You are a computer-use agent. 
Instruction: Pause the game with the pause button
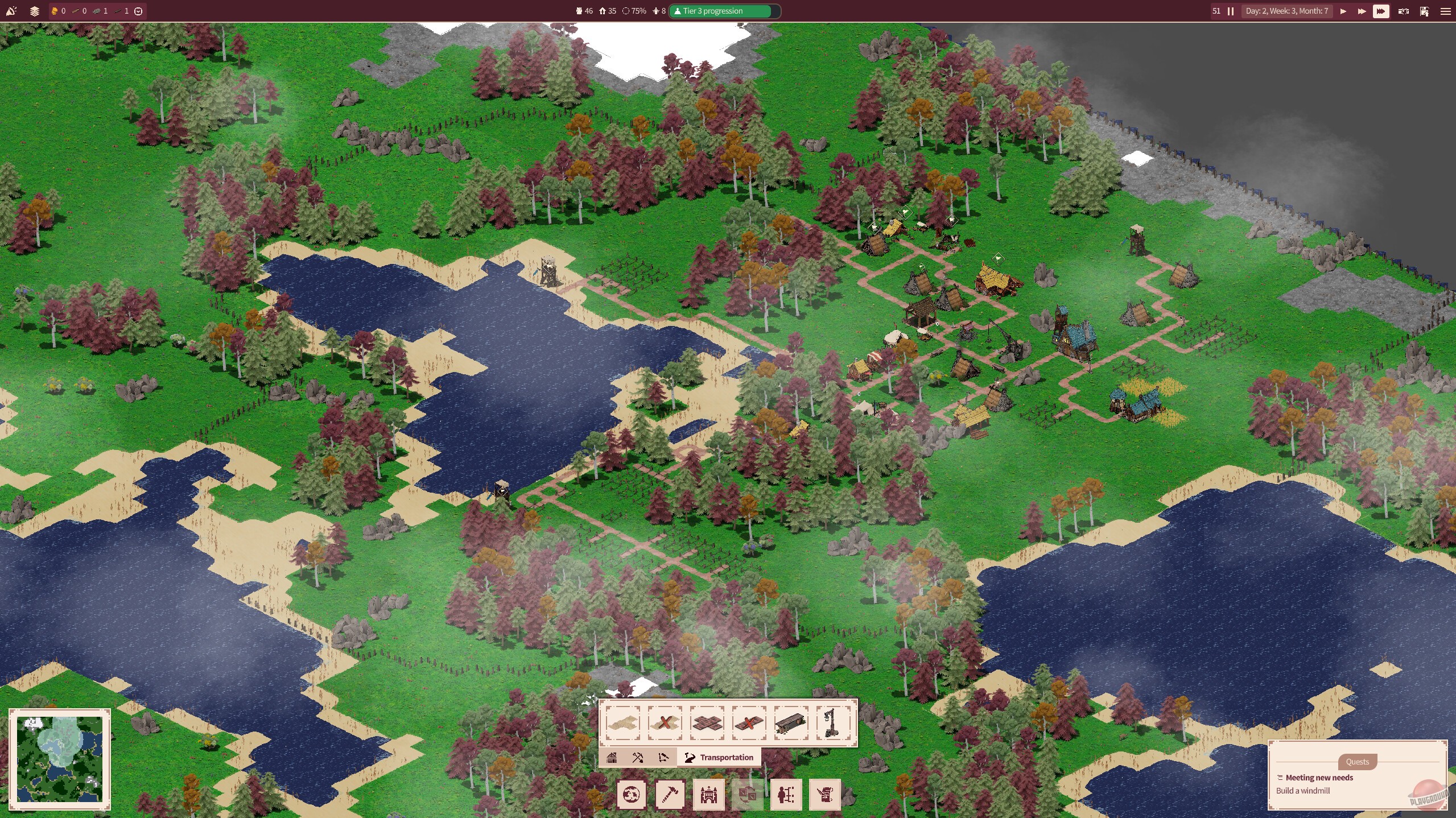pyautogui.click(x=1231, y=11)
